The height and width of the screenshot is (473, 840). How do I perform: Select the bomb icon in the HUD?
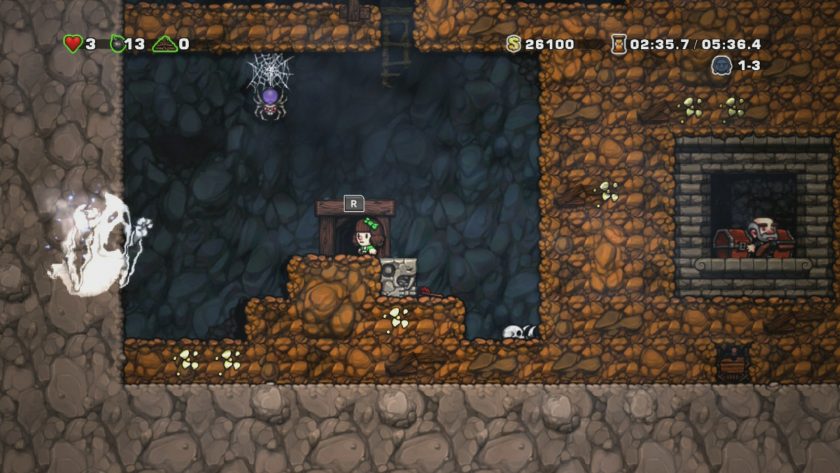(116, 44)
